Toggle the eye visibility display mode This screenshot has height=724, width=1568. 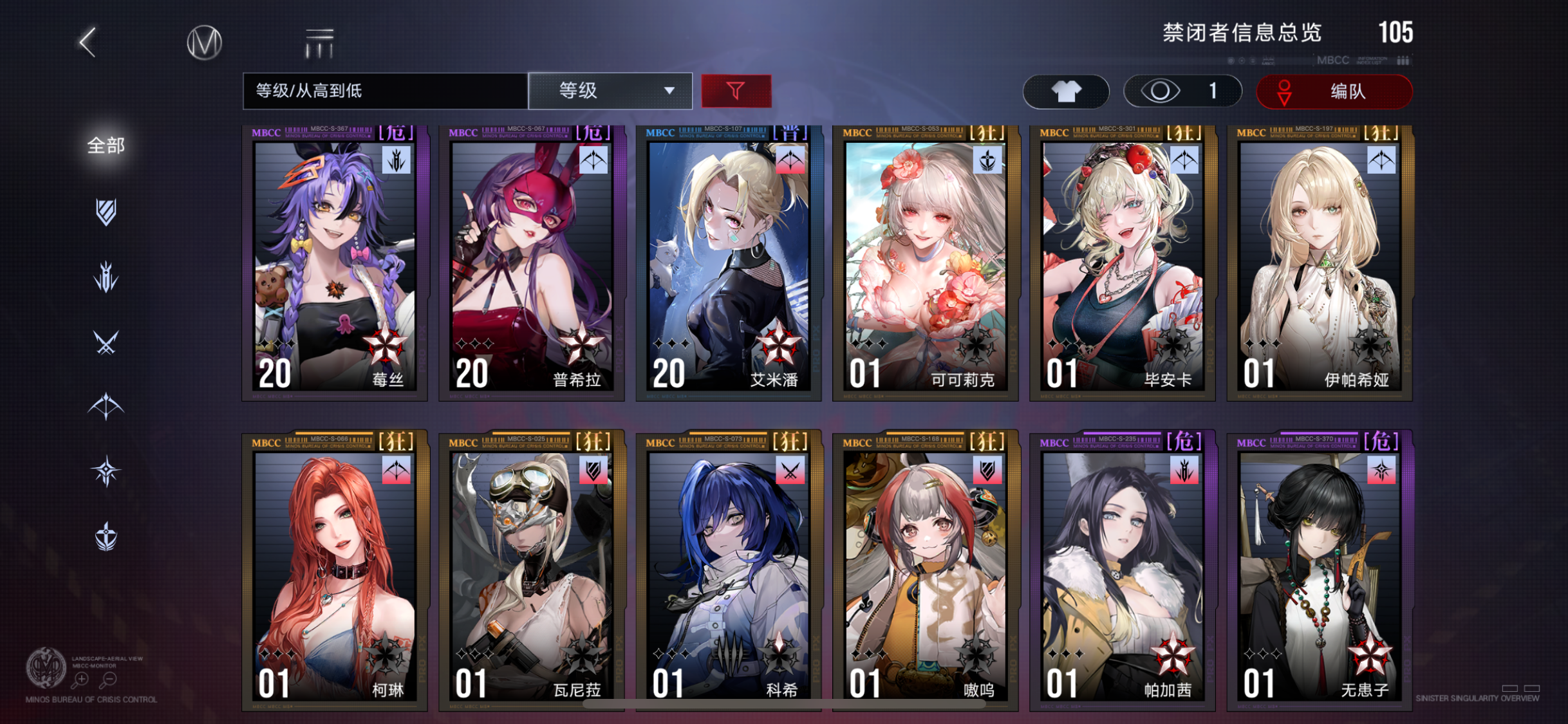coord(1183,91)
